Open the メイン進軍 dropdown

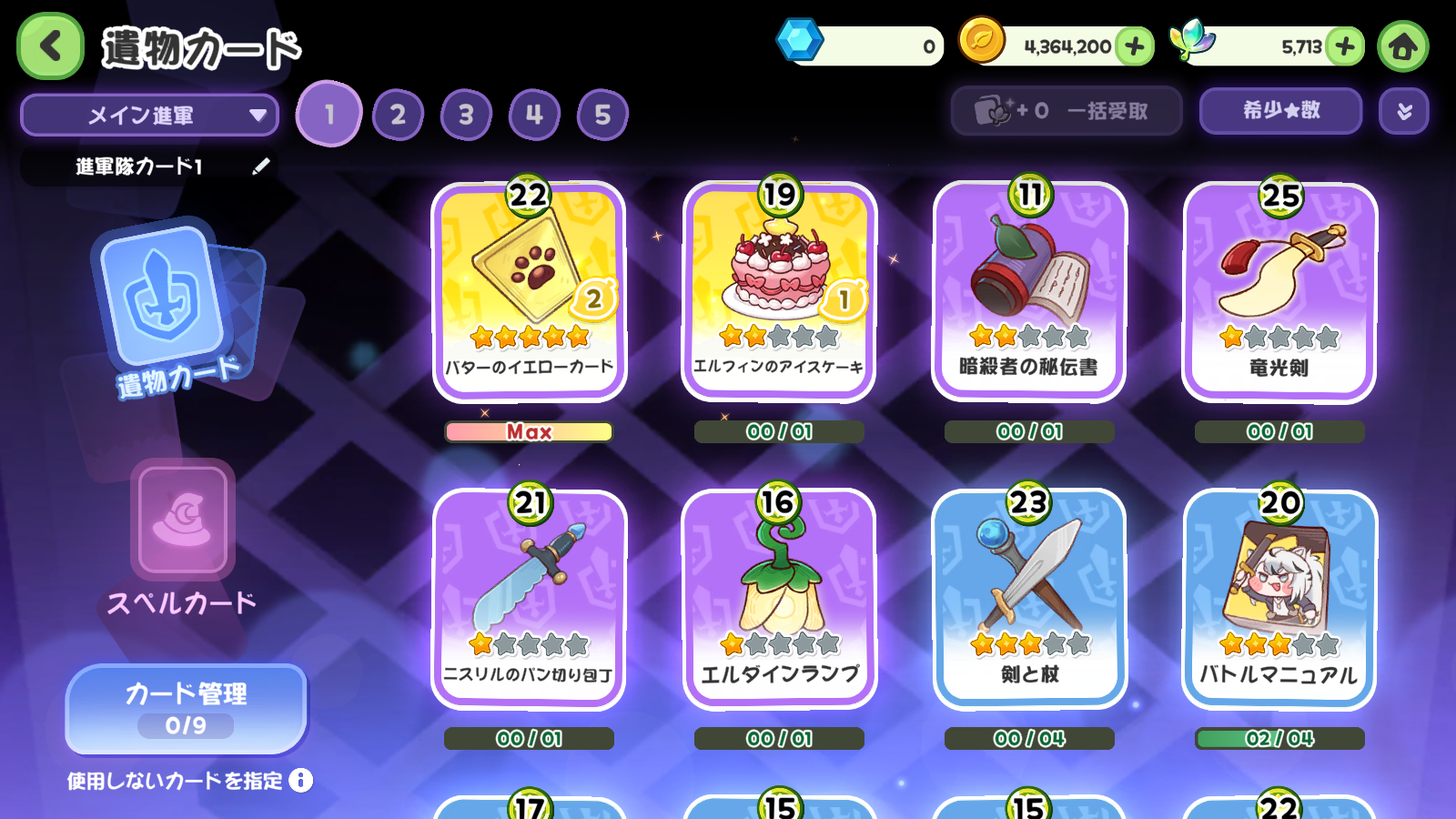tap(149, 116)
